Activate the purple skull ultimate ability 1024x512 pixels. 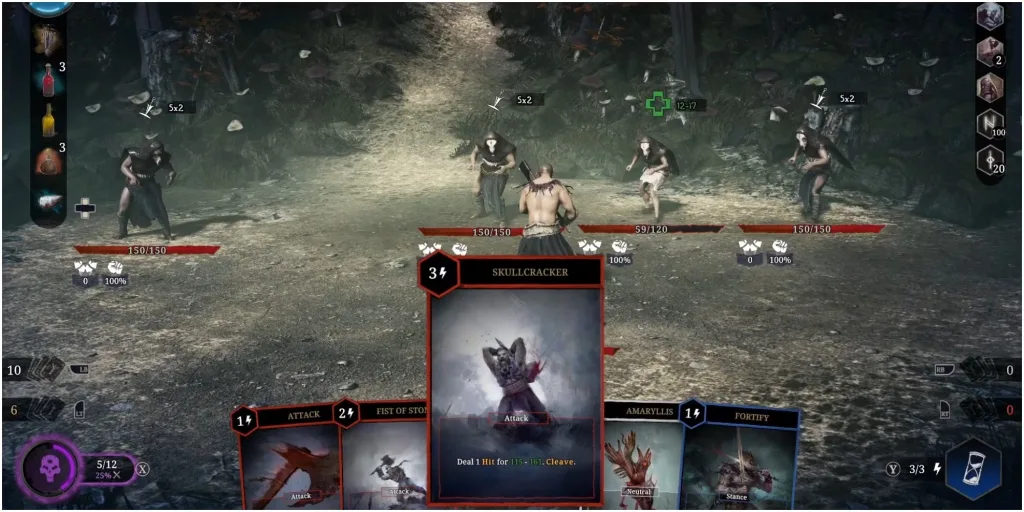tap(47, 468)
